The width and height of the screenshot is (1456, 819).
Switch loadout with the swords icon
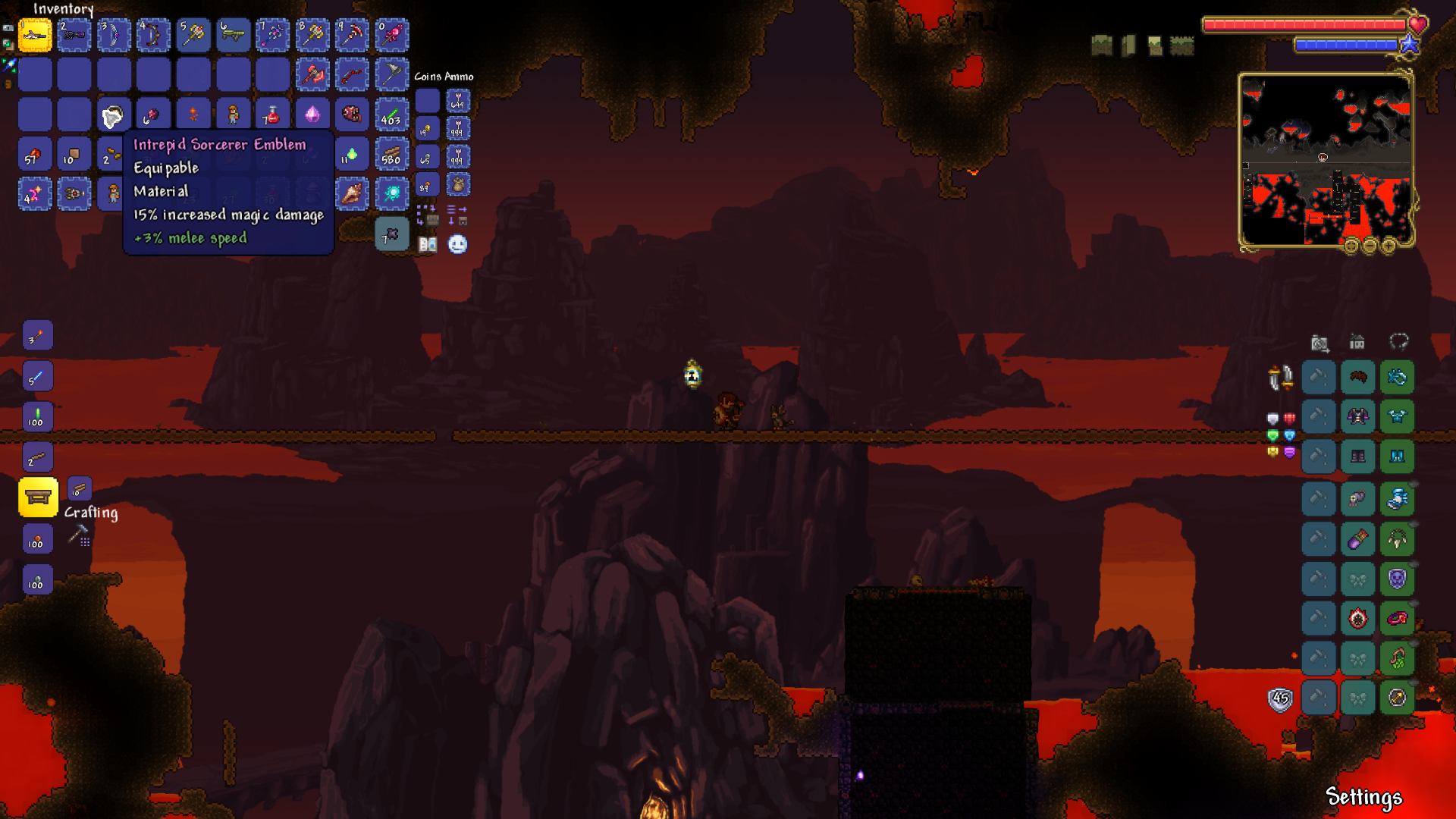[x=1280, y=377]
